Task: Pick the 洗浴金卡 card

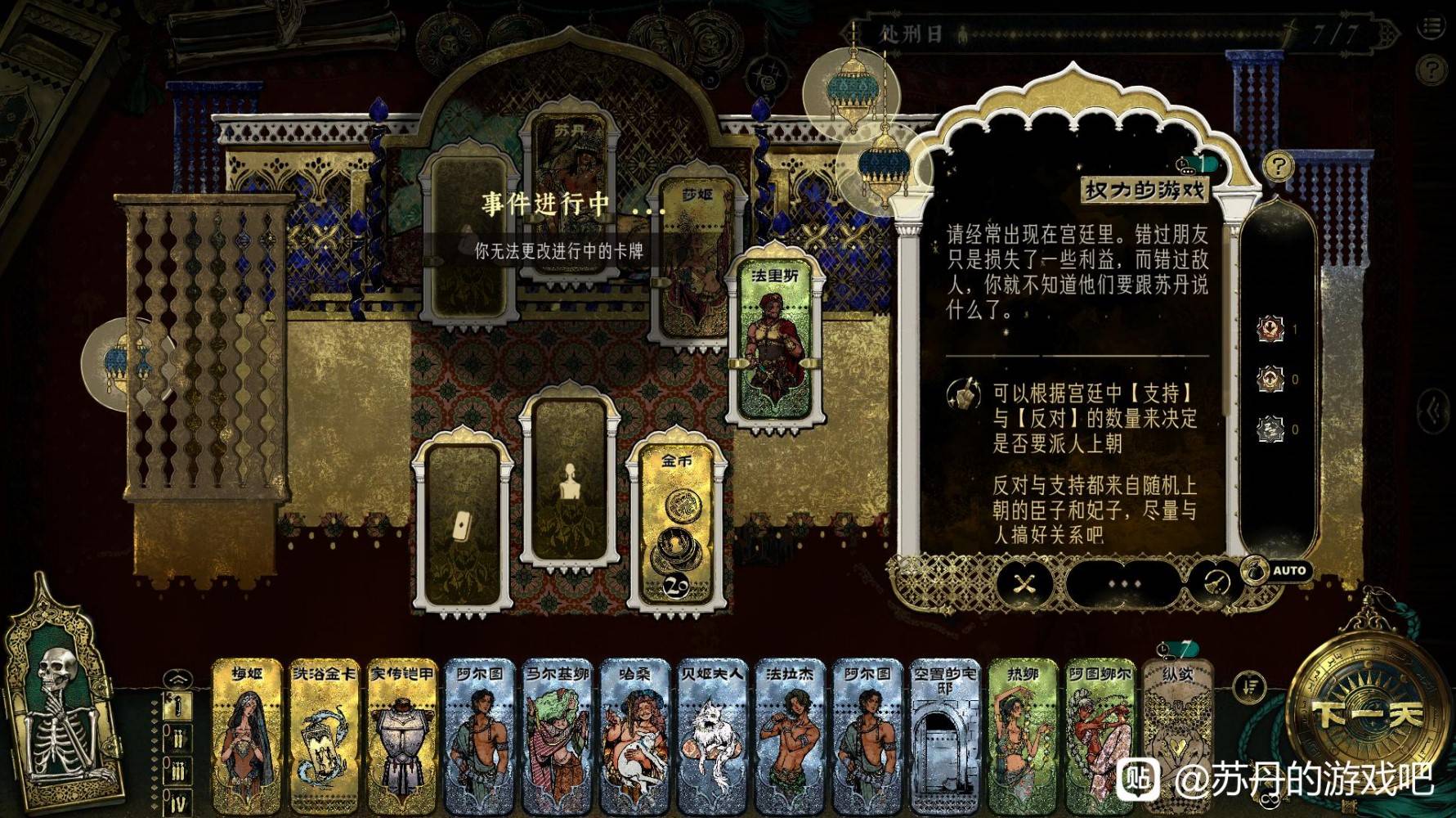Action: point(324,736)
